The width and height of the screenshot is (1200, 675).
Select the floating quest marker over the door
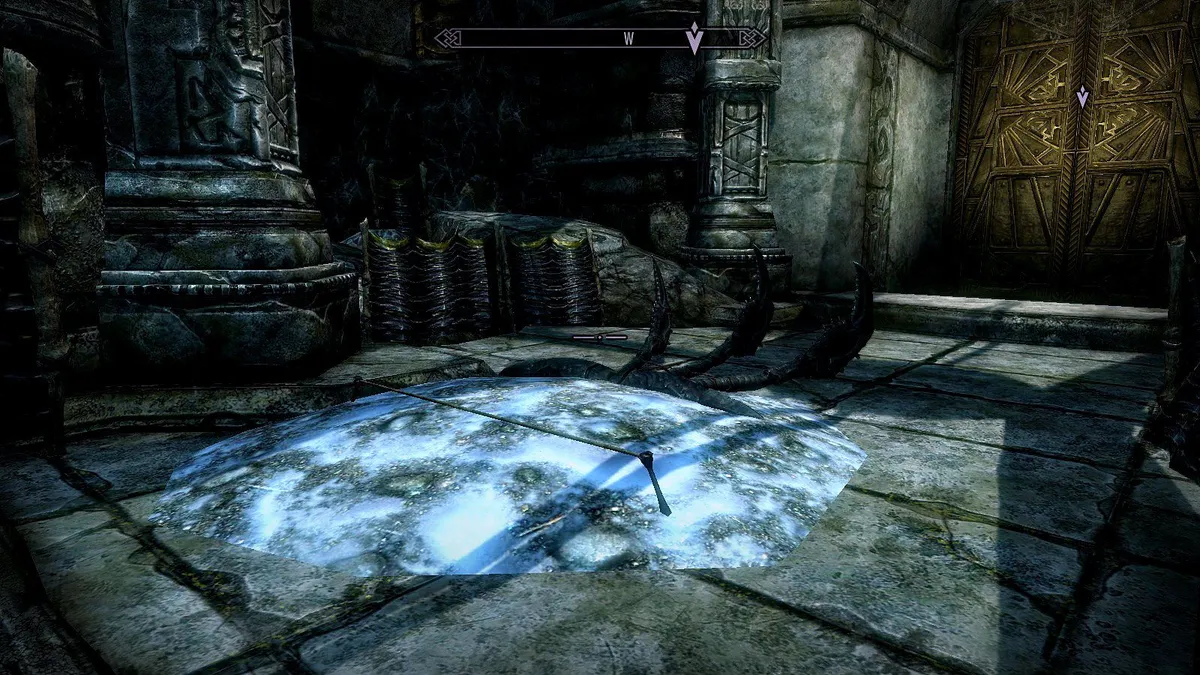click(x=1081, y=97)
